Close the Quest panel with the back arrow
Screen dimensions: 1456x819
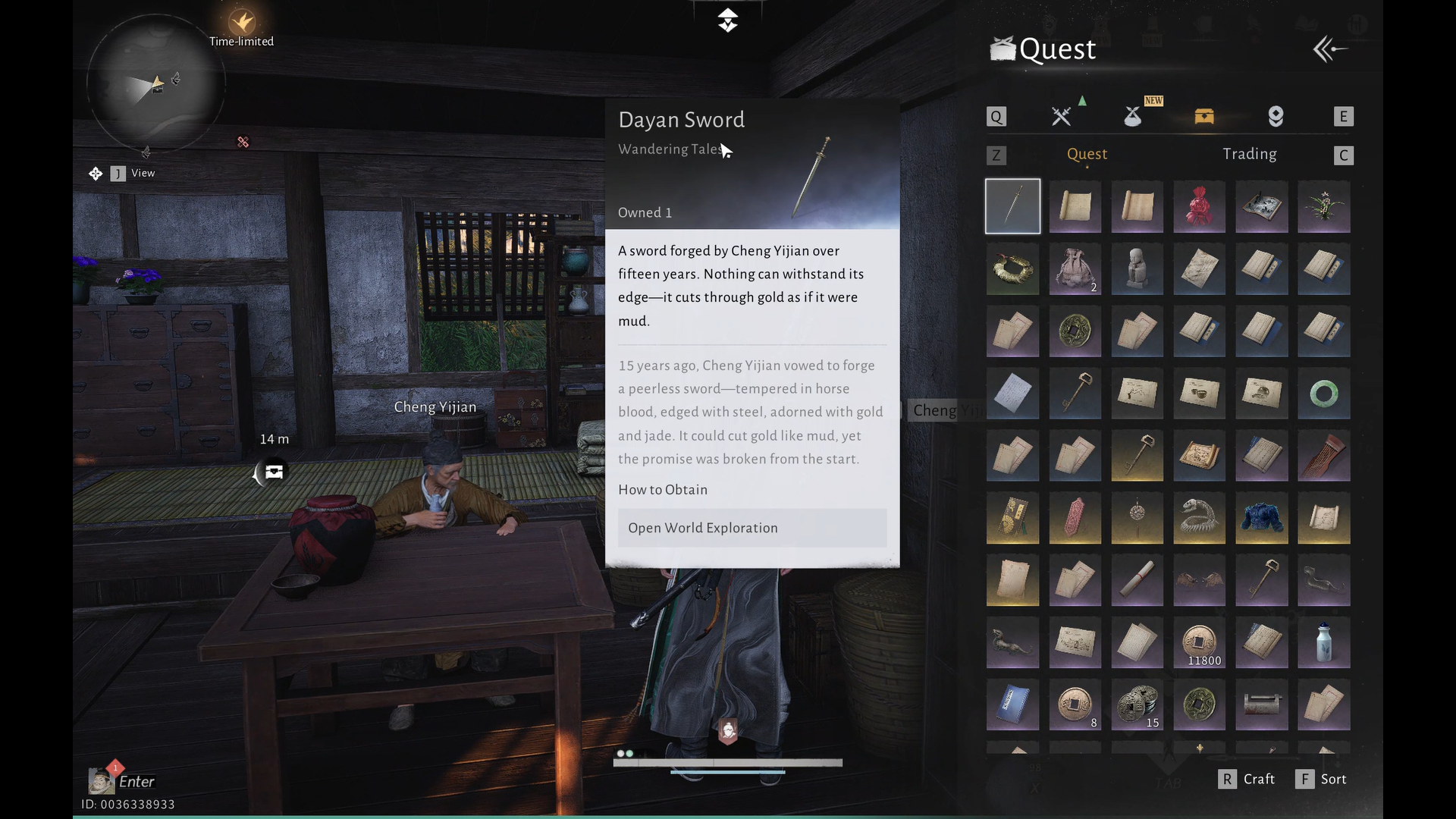1330,50
